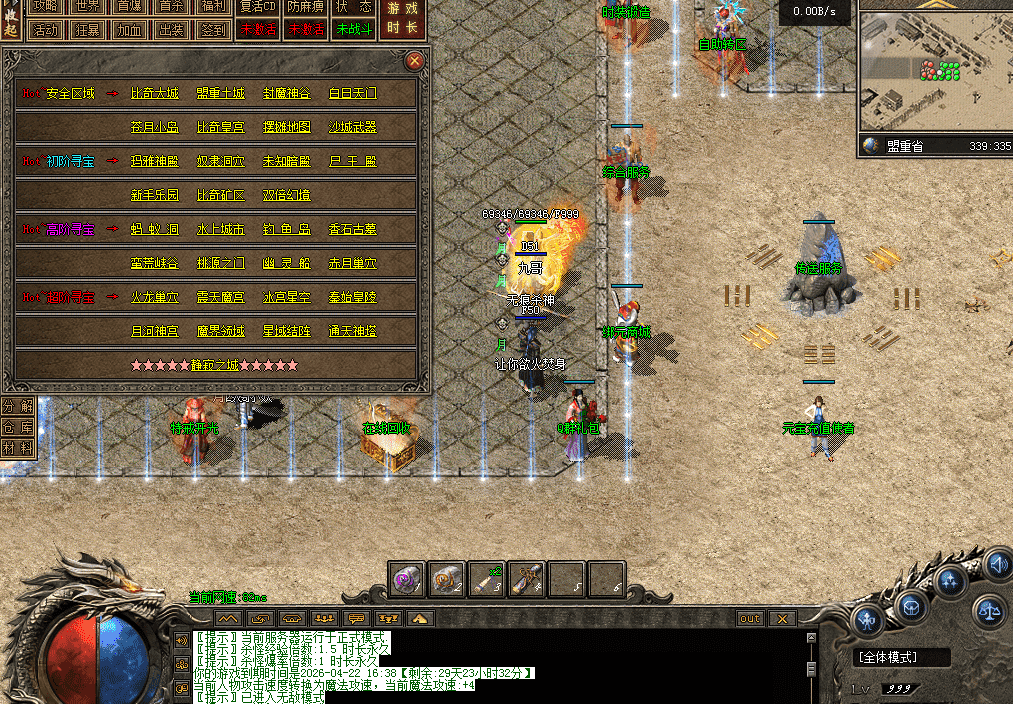Screen dimensions: 1013x704
Task: Use the purple scroll in hotbar slot 1
Action: (x=407, y=578)
